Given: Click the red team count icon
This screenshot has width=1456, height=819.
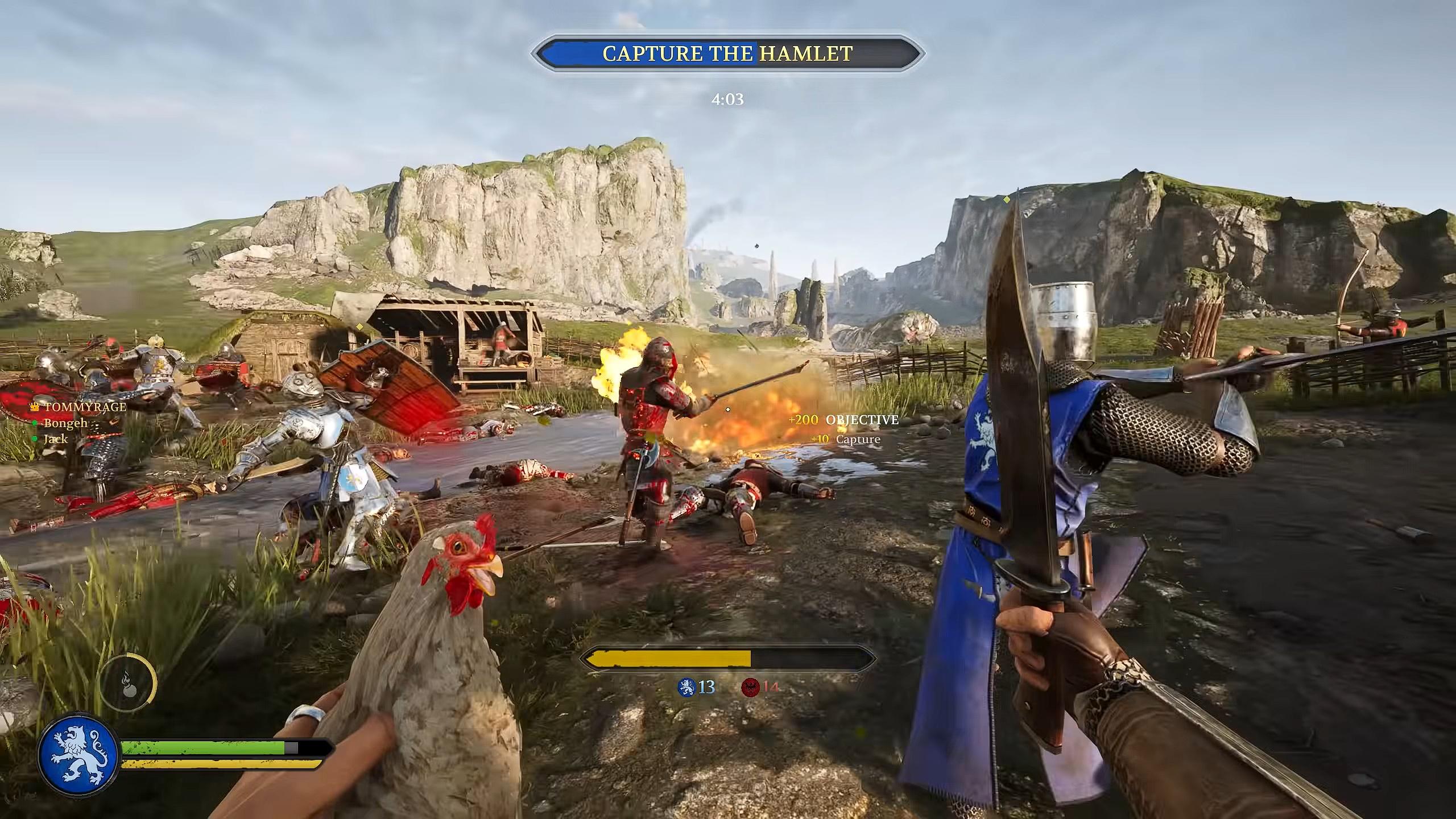Looking at the screenshot, I should pyautogui.click(x=751, y=687).
